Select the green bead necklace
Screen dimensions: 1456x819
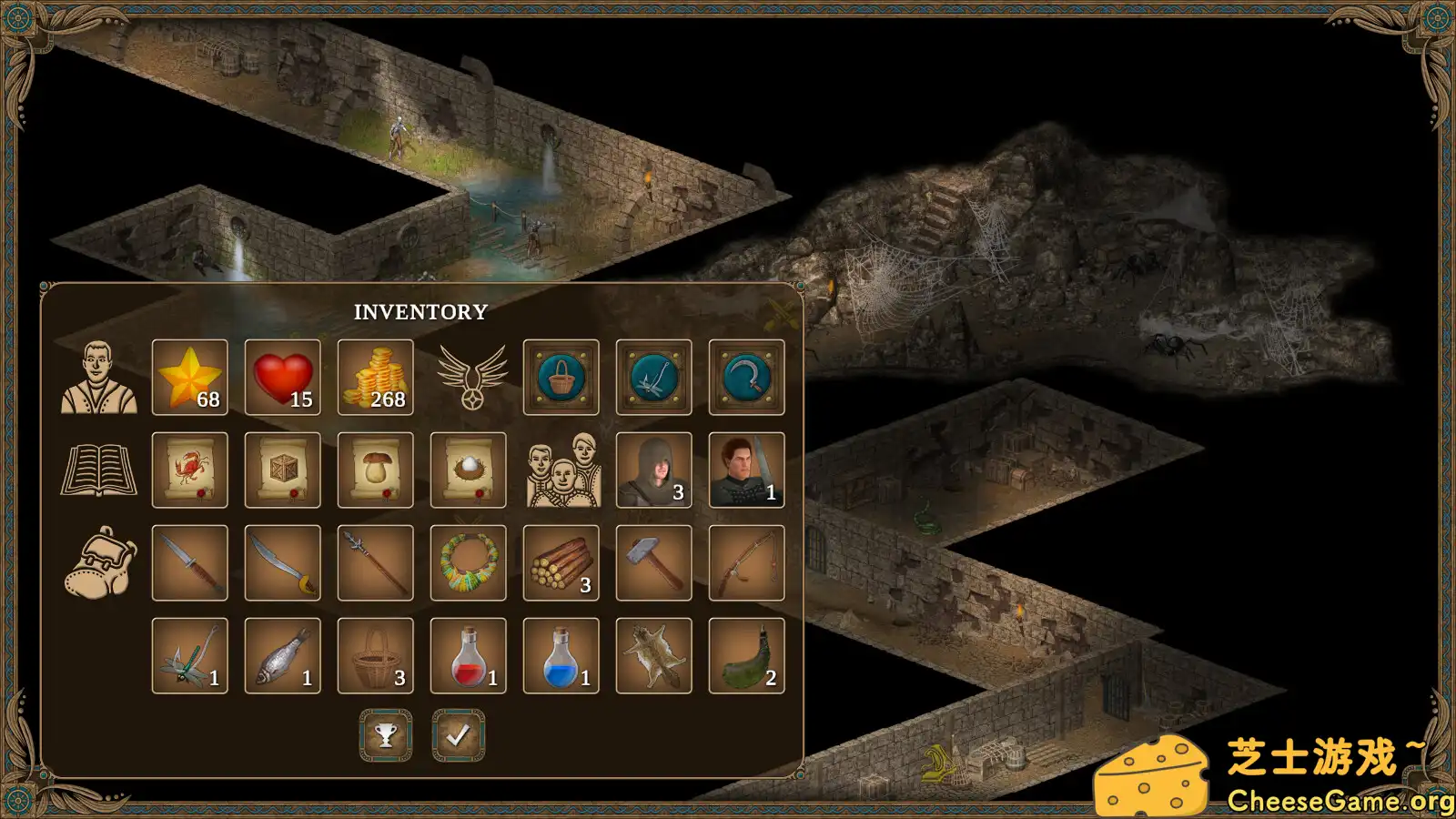click(468, 562)
